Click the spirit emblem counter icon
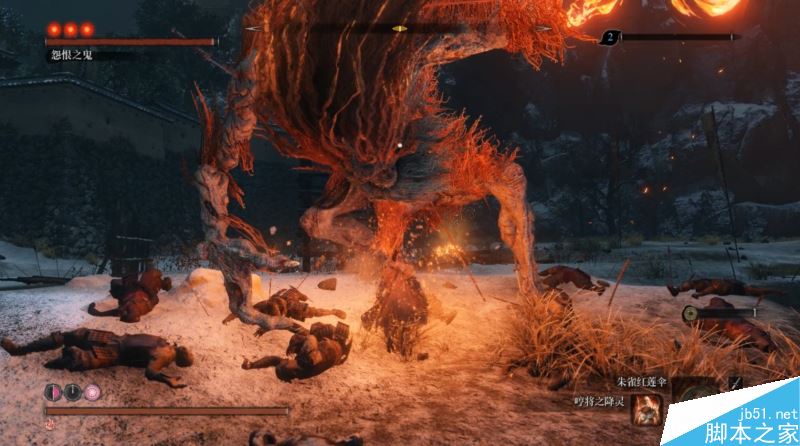The height and width of the screenshot is (446, 800). coord(609,38)
